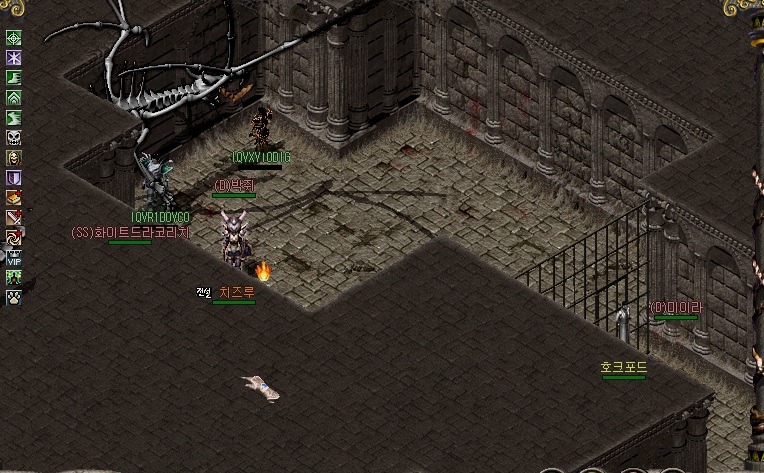Select the purple snowflake star buff icon

pos(14,58)
